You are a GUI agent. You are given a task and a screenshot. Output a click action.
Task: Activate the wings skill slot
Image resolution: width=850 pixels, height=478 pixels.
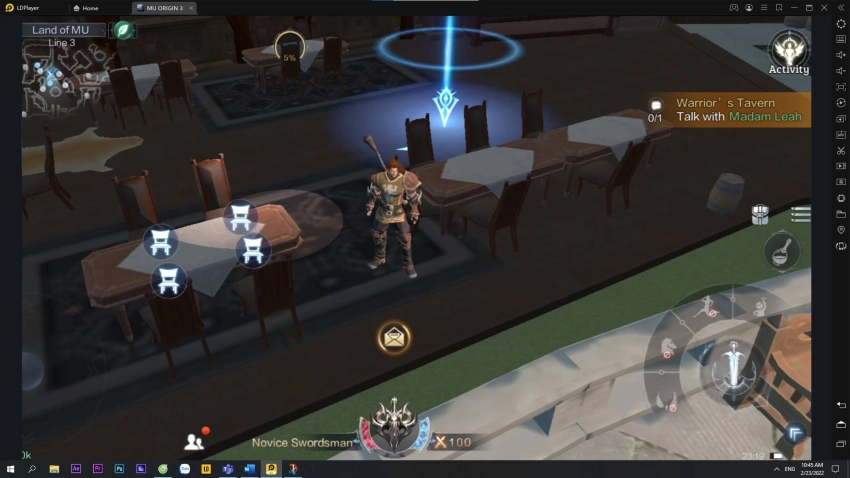[x=668, y=400]
